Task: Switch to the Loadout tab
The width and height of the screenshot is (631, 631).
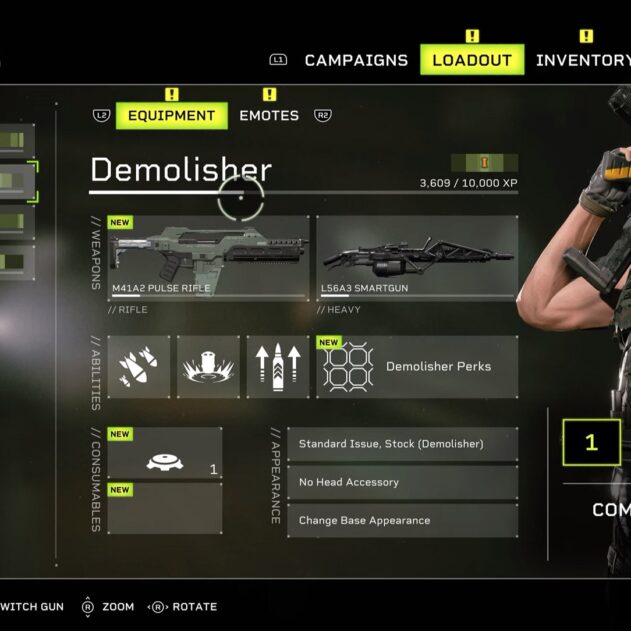Action: tap(472, 60)
